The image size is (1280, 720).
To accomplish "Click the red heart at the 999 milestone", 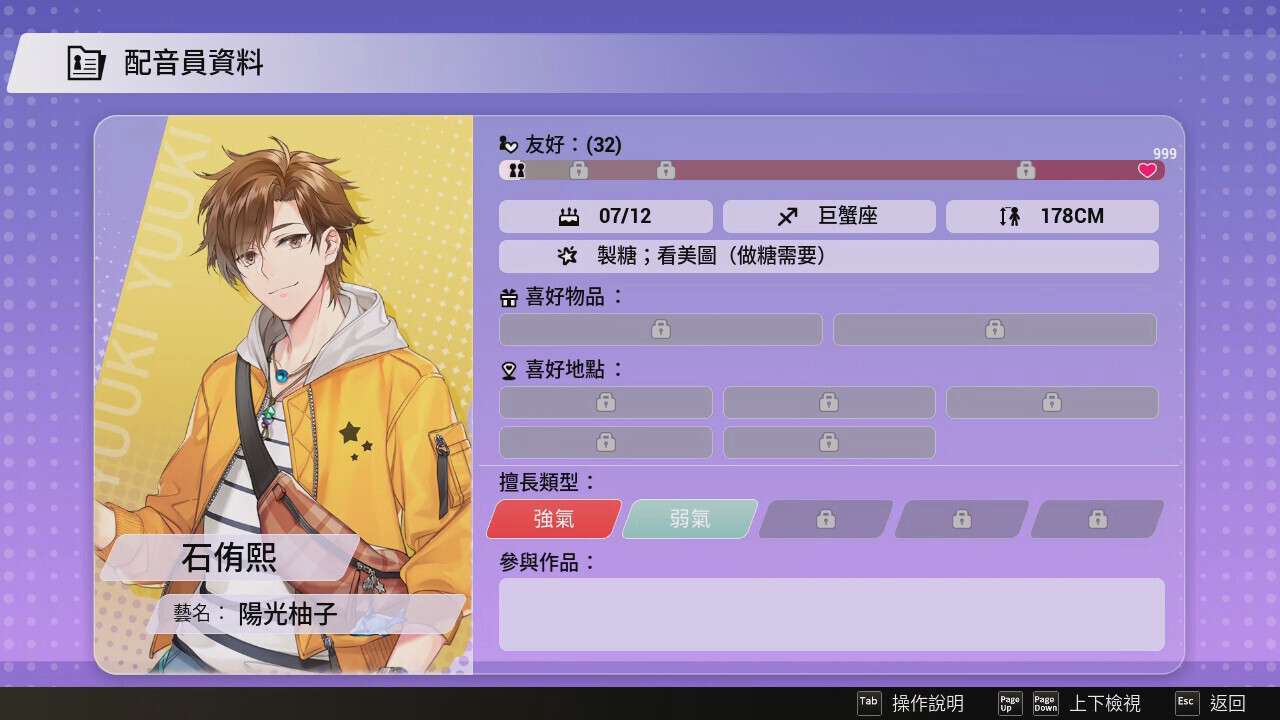I will click(1146, 170).
